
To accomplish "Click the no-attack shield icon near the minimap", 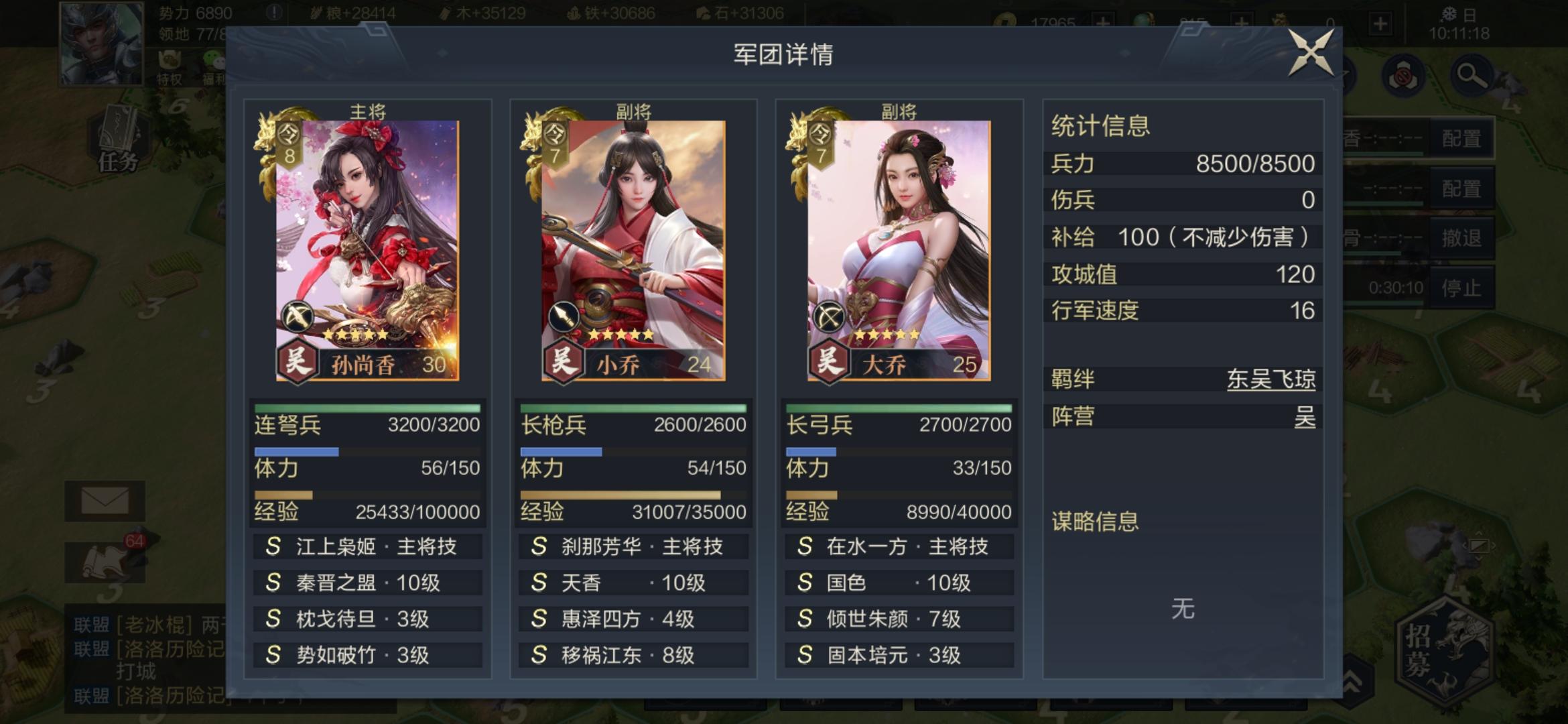I will (1404, 76).
